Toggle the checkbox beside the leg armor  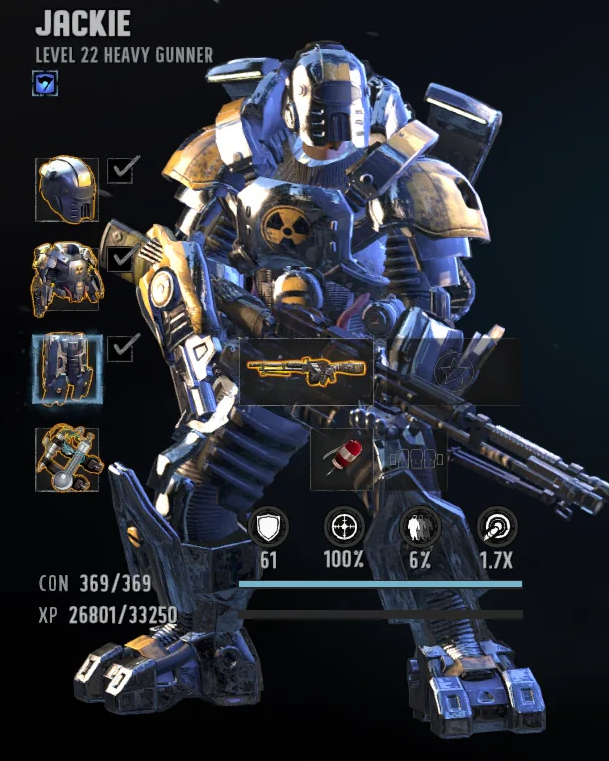121,348
